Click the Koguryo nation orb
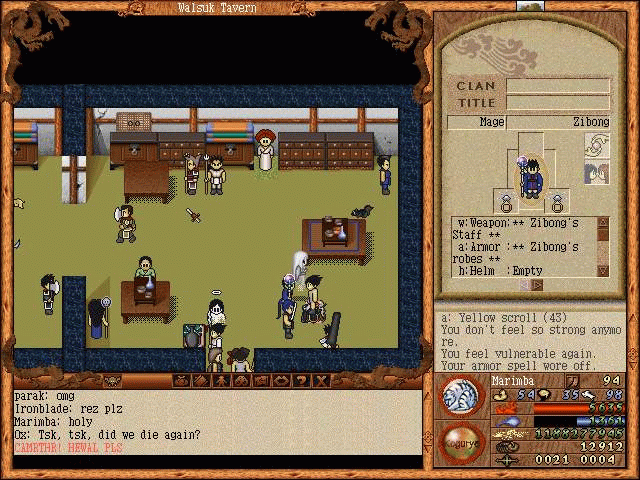640x480 pixels. coord(461,441)
